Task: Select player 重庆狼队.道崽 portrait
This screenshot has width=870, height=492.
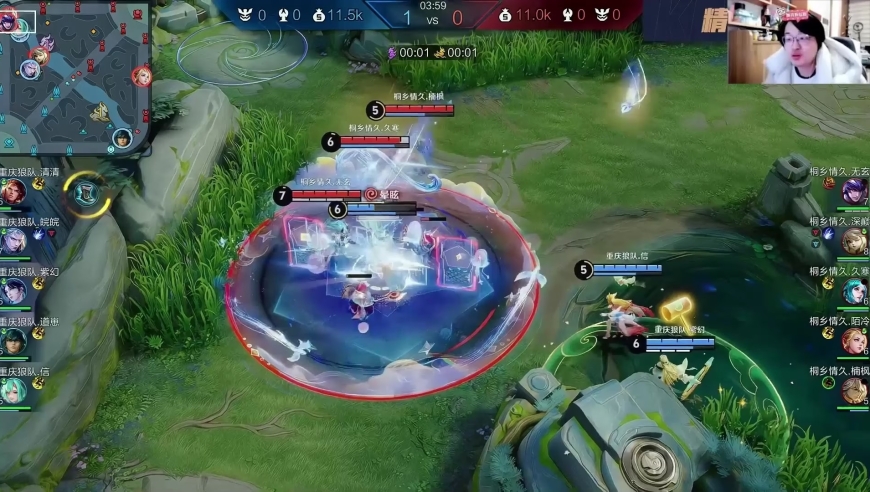Action: [14, 341]
